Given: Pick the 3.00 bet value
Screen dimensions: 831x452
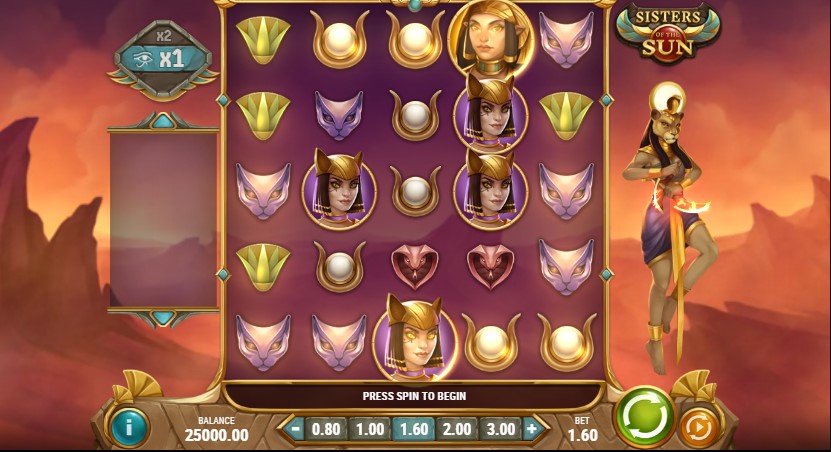Looking at the screenshot, I should click(499, 429).
